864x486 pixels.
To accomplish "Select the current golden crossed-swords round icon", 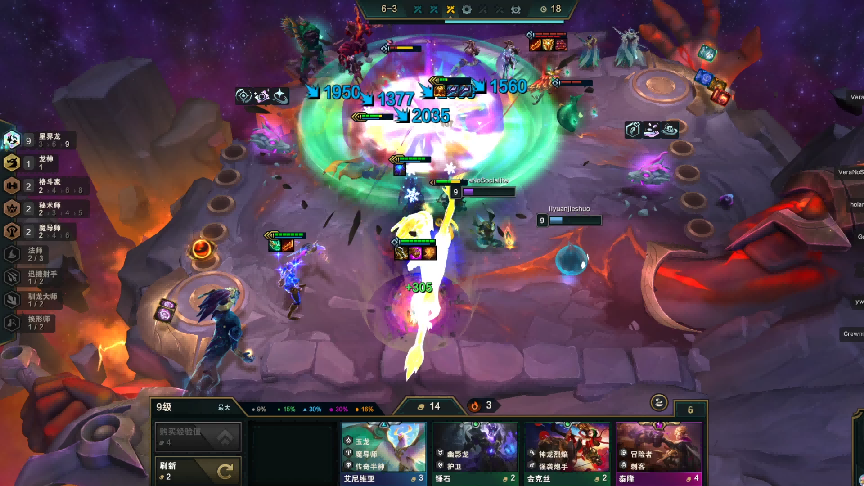I will click(451, 10).
